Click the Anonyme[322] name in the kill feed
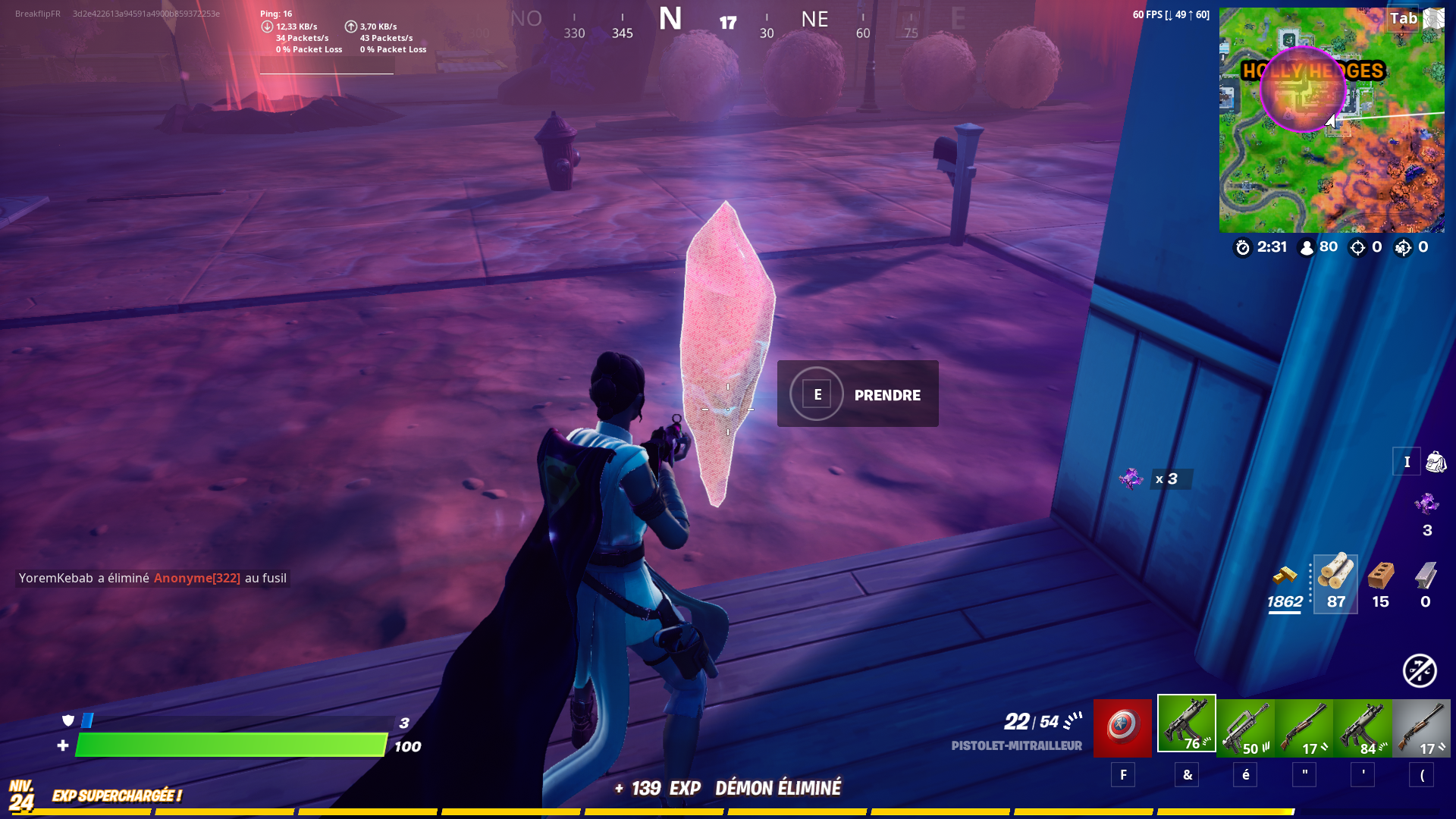This screenshot has height=819, width=1456. pyautogui.click(x=197, y=577)
